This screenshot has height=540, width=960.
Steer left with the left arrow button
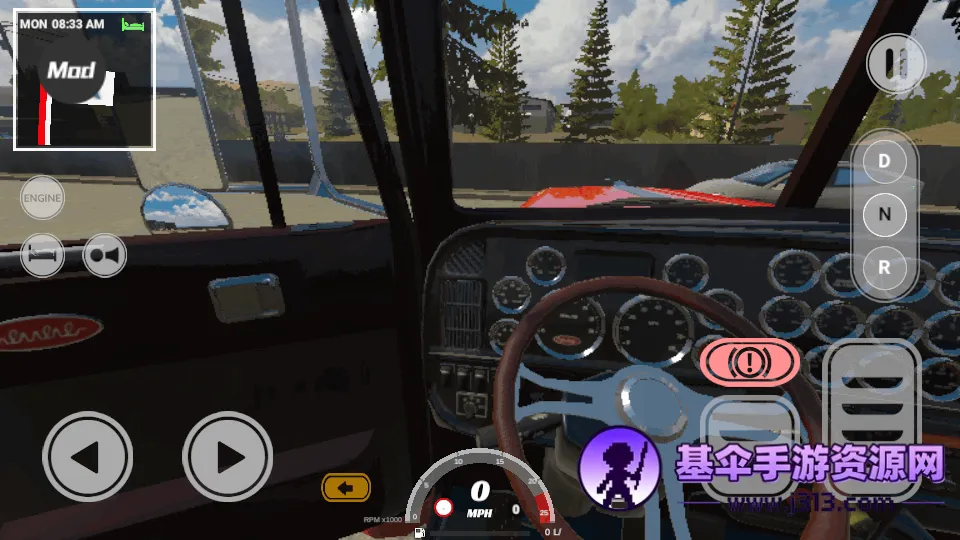pos(87,457)
